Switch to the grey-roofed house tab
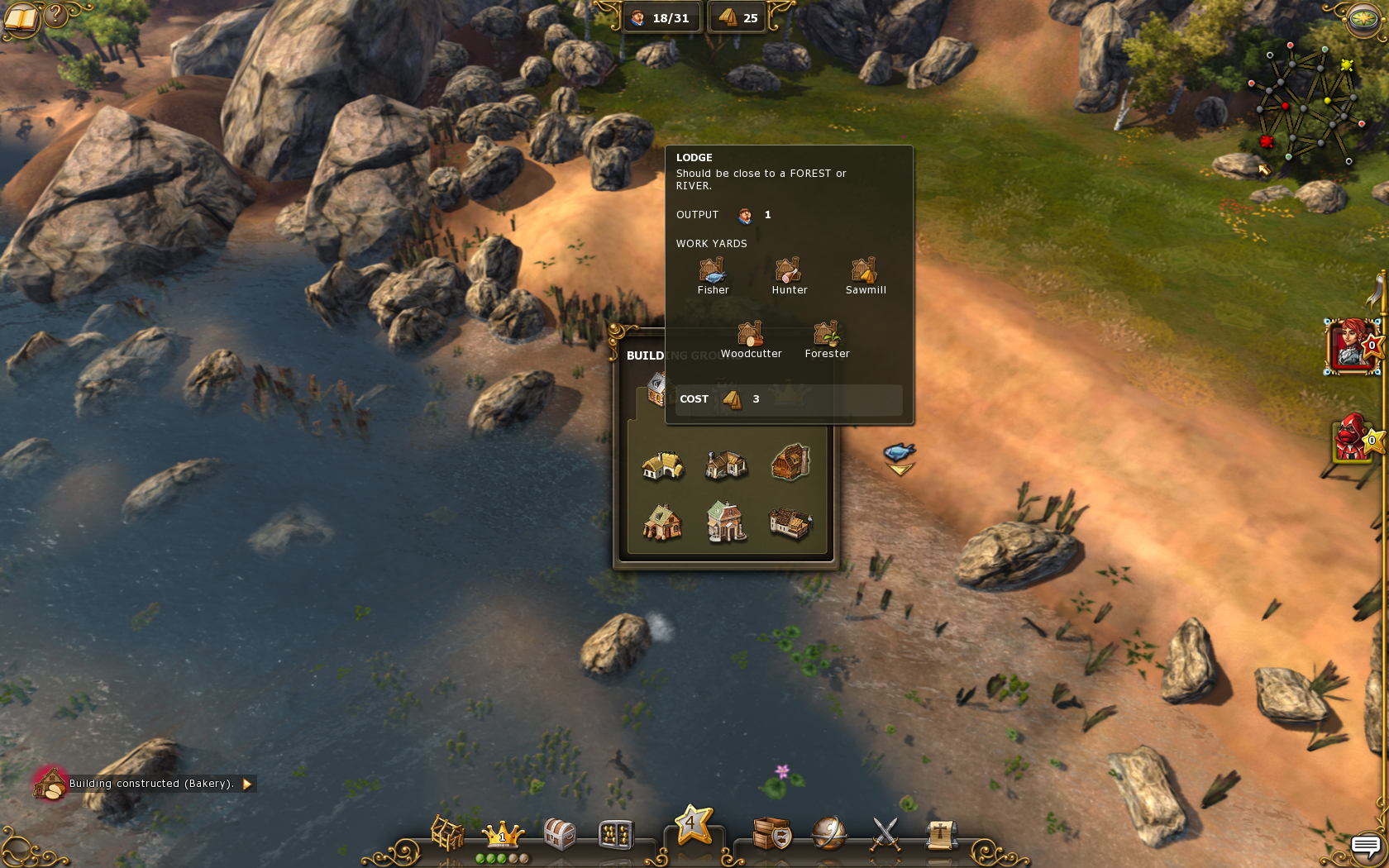 [657, 389]
